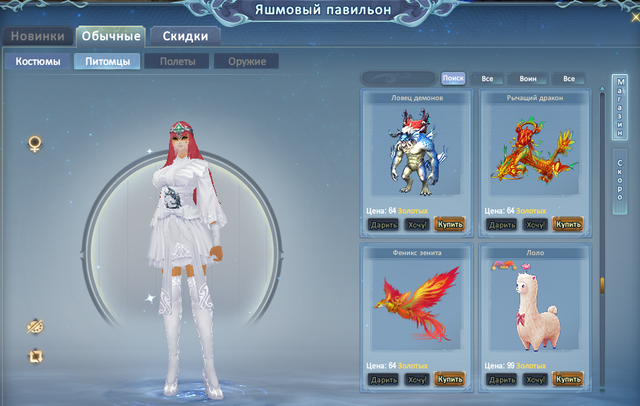
Task: Select the Обычные shop tab
Action: (x=109, y=37)
